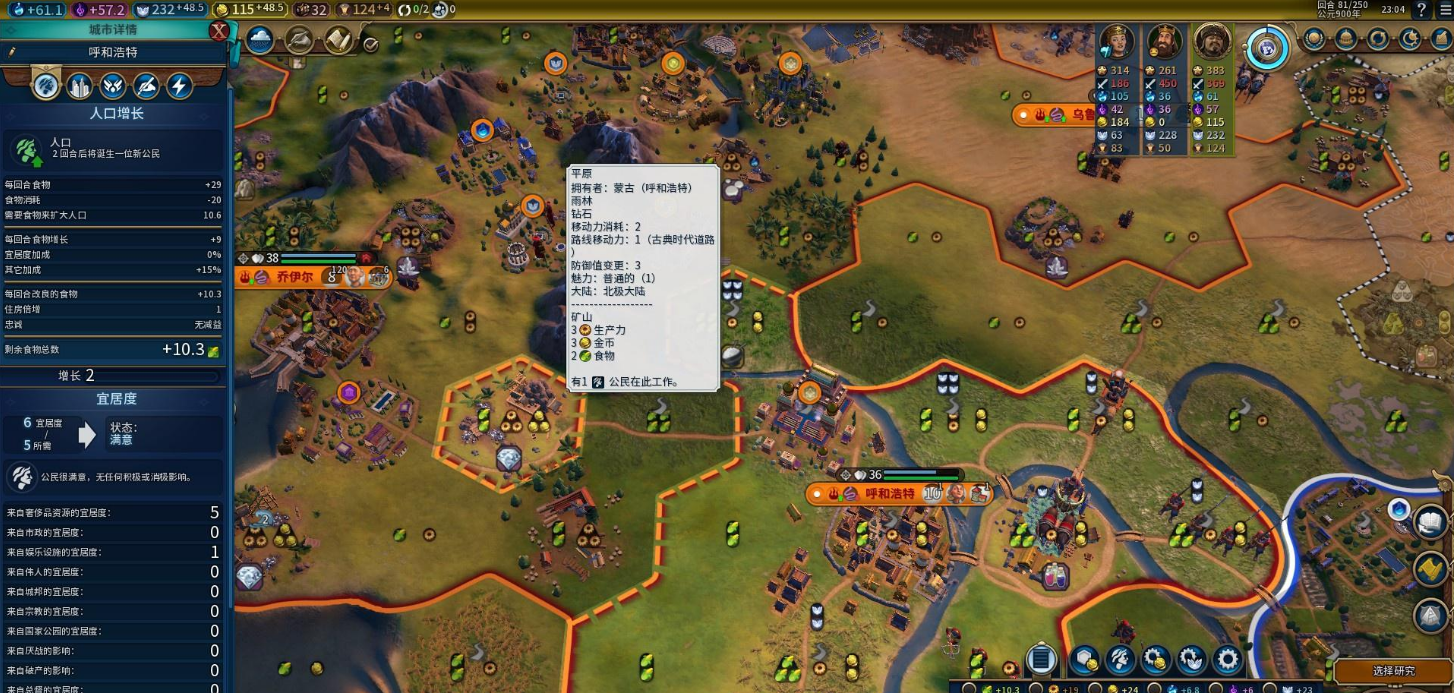Open the skyscraper buildings tab
Screen dimensions: 1454x693
point(79,86)
